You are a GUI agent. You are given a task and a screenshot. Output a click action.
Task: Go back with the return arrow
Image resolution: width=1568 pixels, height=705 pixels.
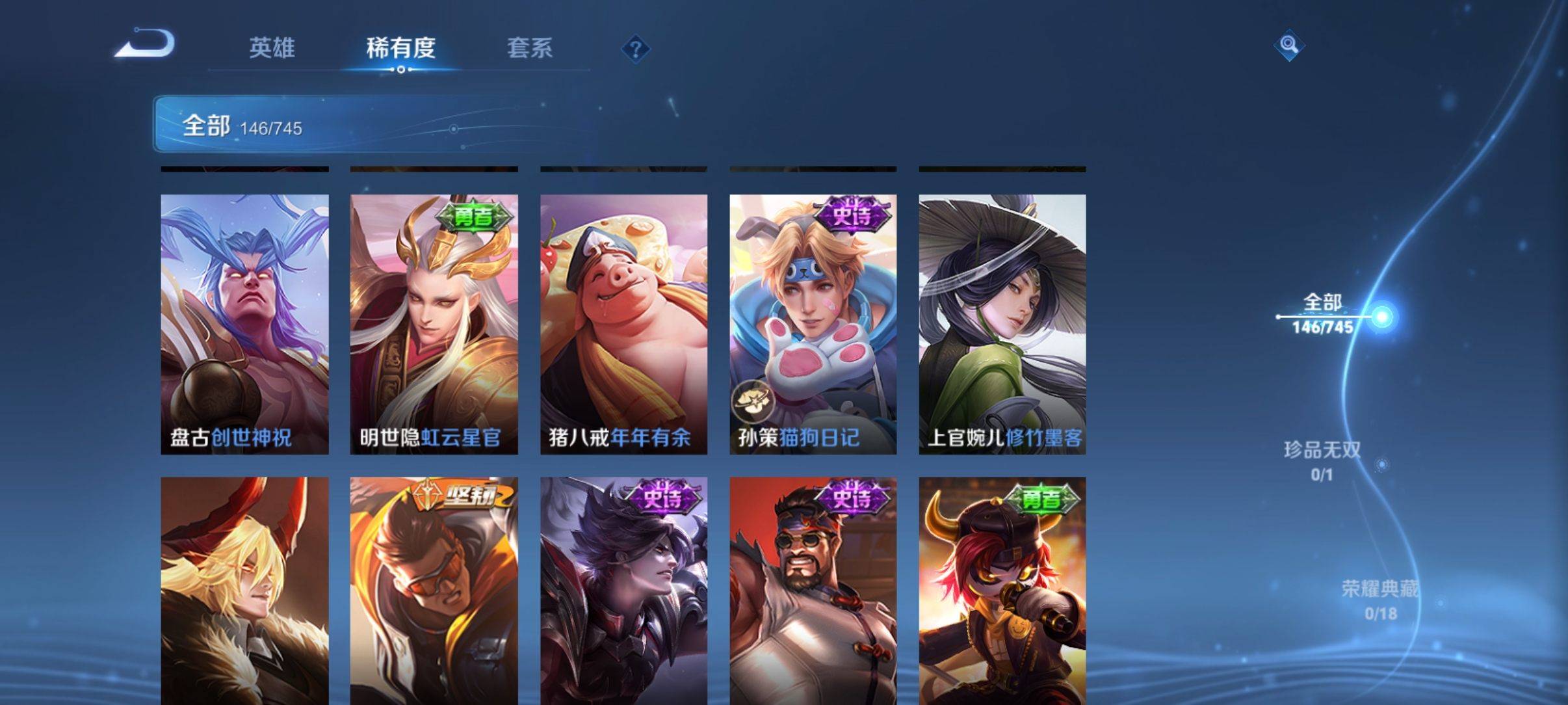point(146,46)
